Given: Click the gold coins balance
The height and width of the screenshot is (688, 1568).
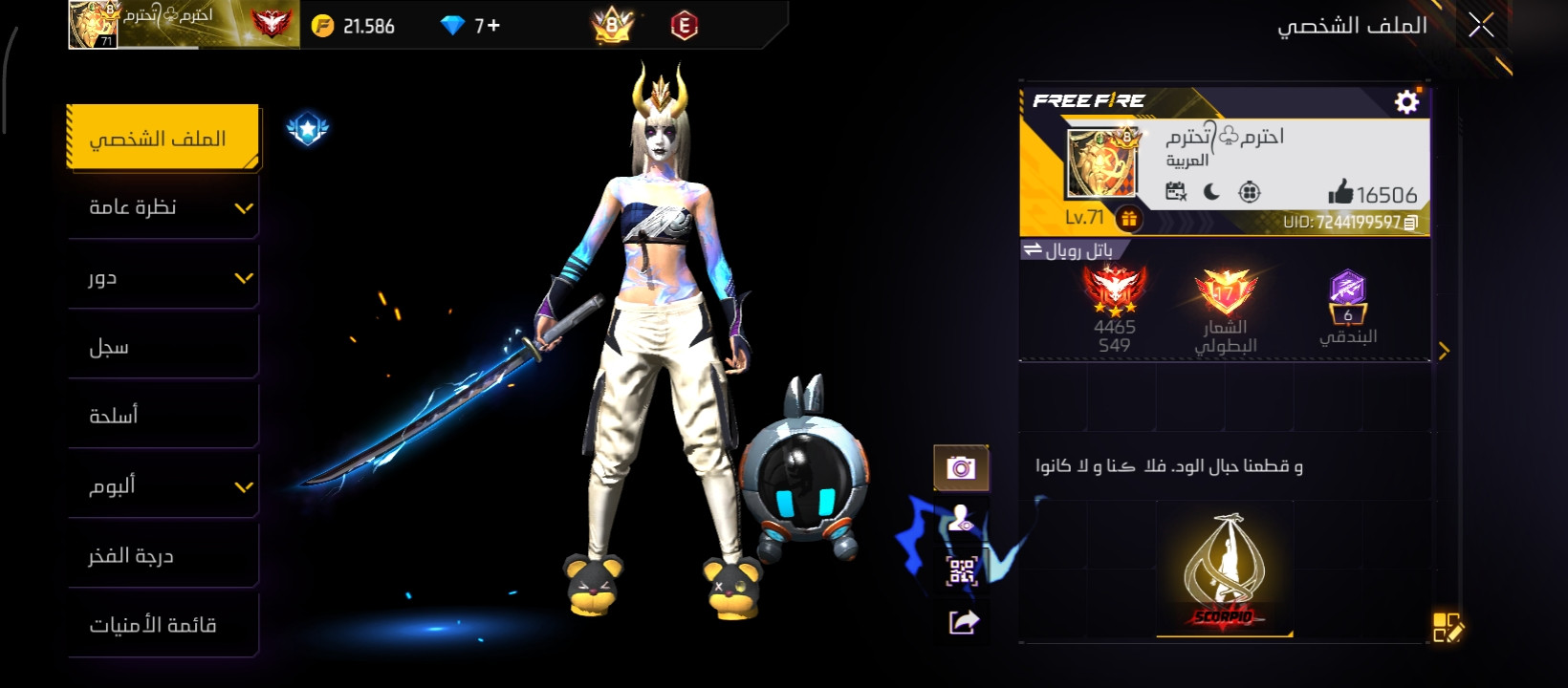Looking at the screenshot, I should tap(354, 26).
